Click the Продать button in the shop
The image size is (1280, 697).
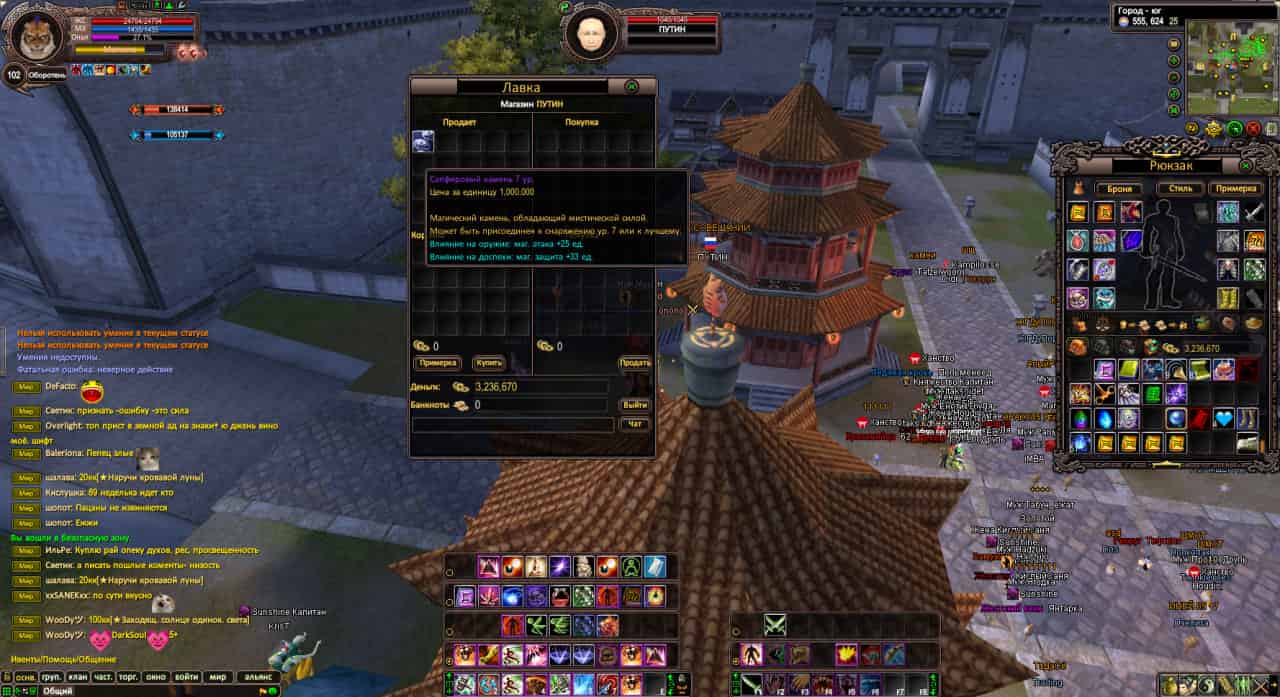point(635,363)
